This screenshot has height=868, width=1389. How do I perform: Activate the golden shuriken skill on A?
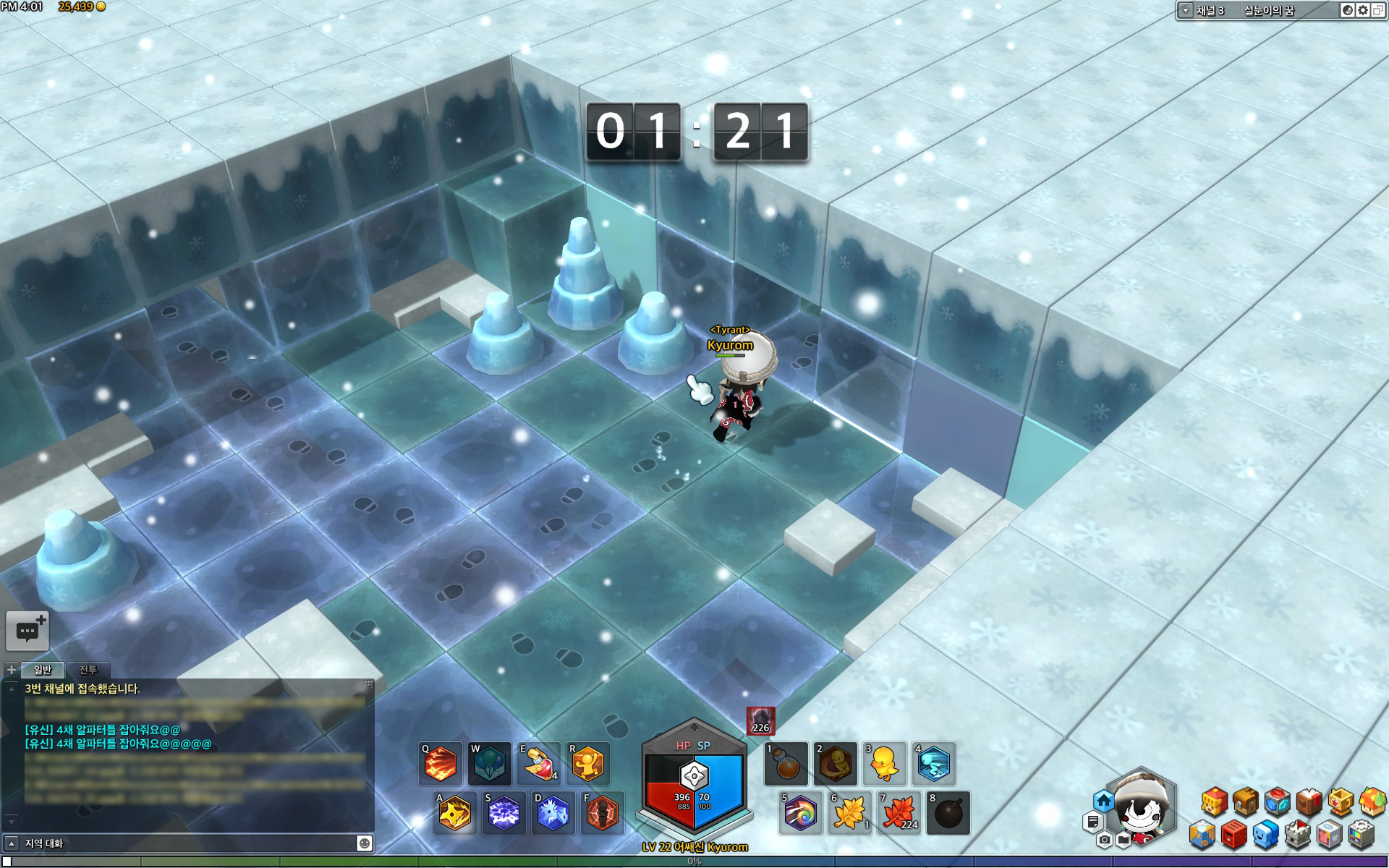(455, 813)
